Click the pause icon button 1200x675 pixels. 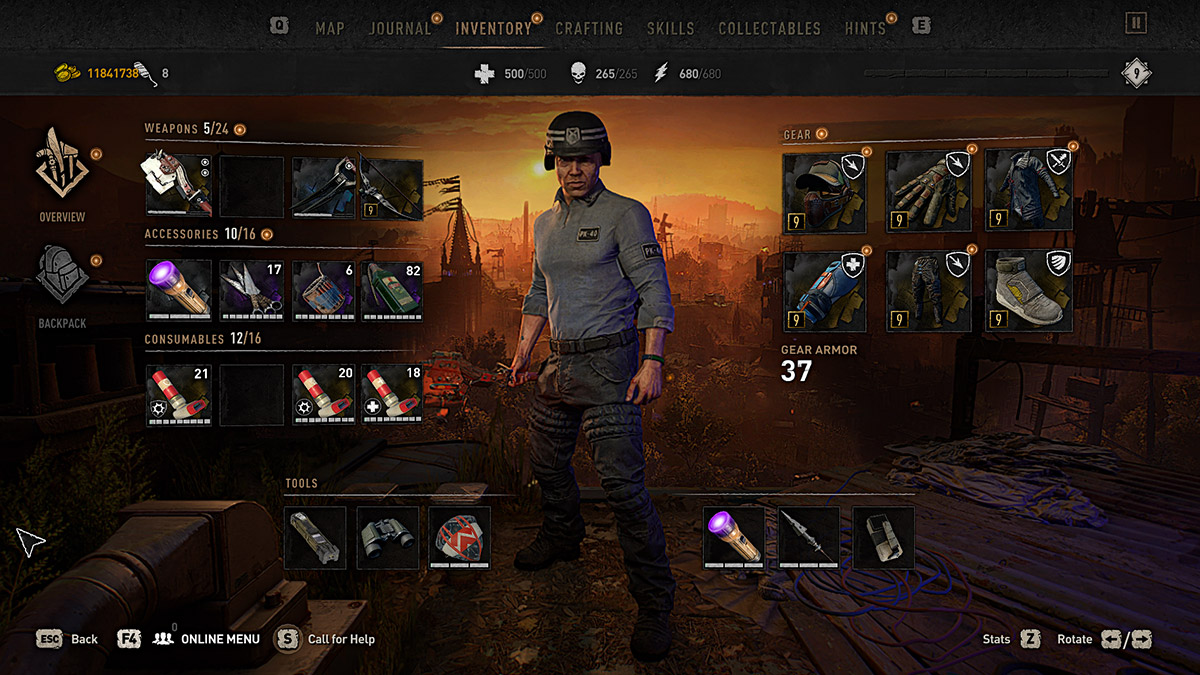pyautogui.click(x=1136, y=23)
